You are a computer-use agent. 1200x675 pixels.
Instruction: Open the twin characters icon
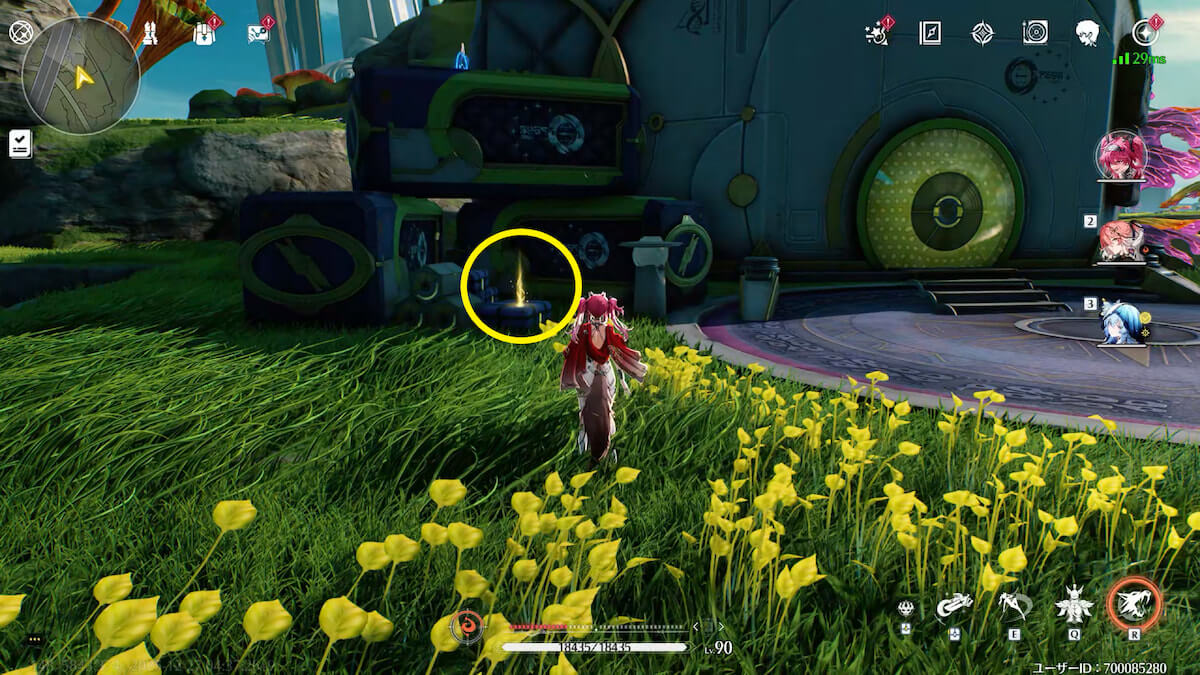(x=149, y=34)
